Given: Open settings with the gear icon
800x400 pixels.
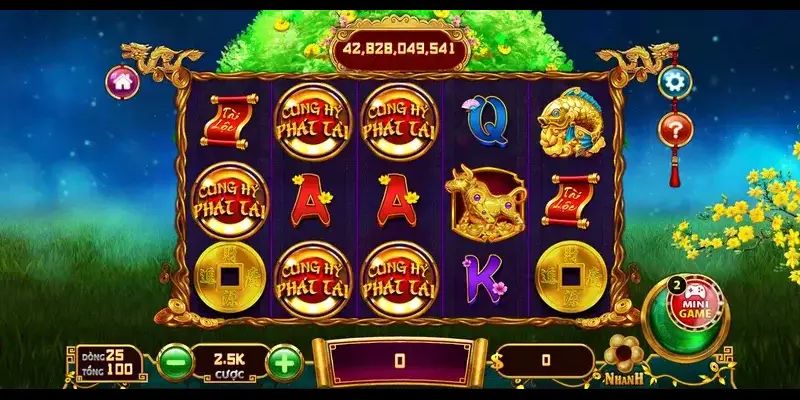Looking at the screenshot, I should click(675, 81).
